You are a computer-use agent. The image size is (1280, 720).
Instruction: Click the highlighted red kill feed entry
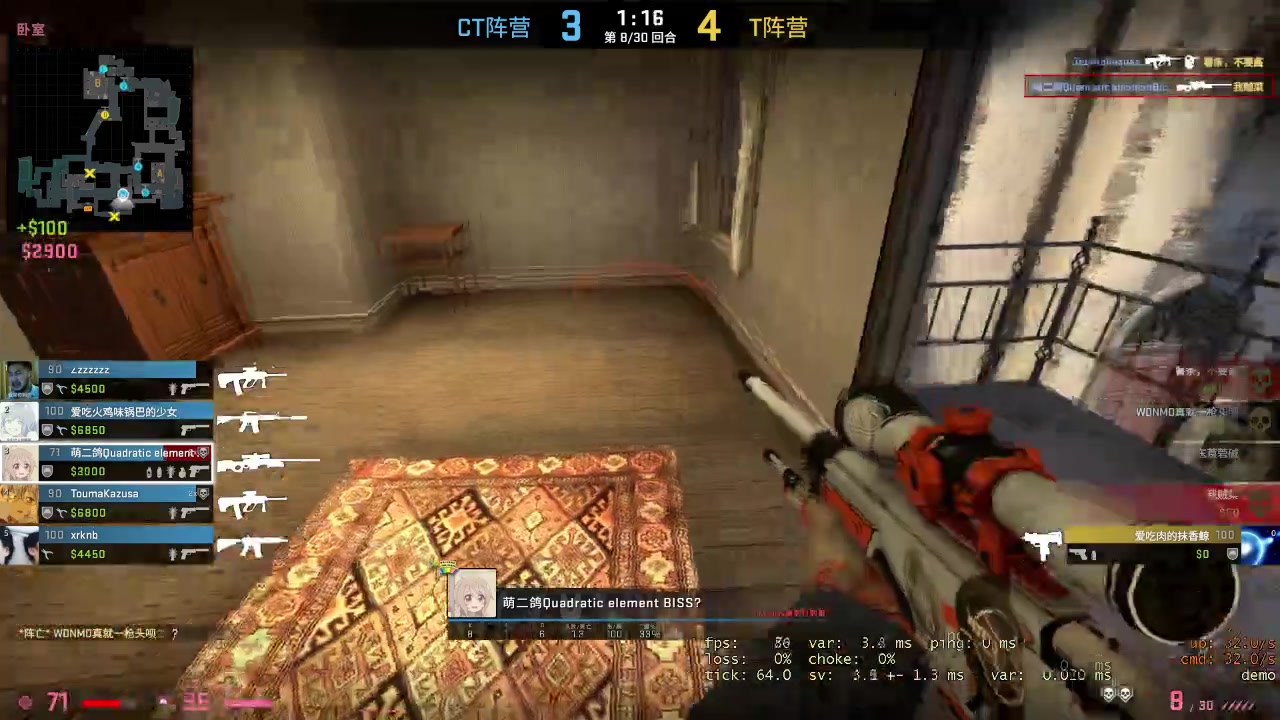[x=1150, y=86]
